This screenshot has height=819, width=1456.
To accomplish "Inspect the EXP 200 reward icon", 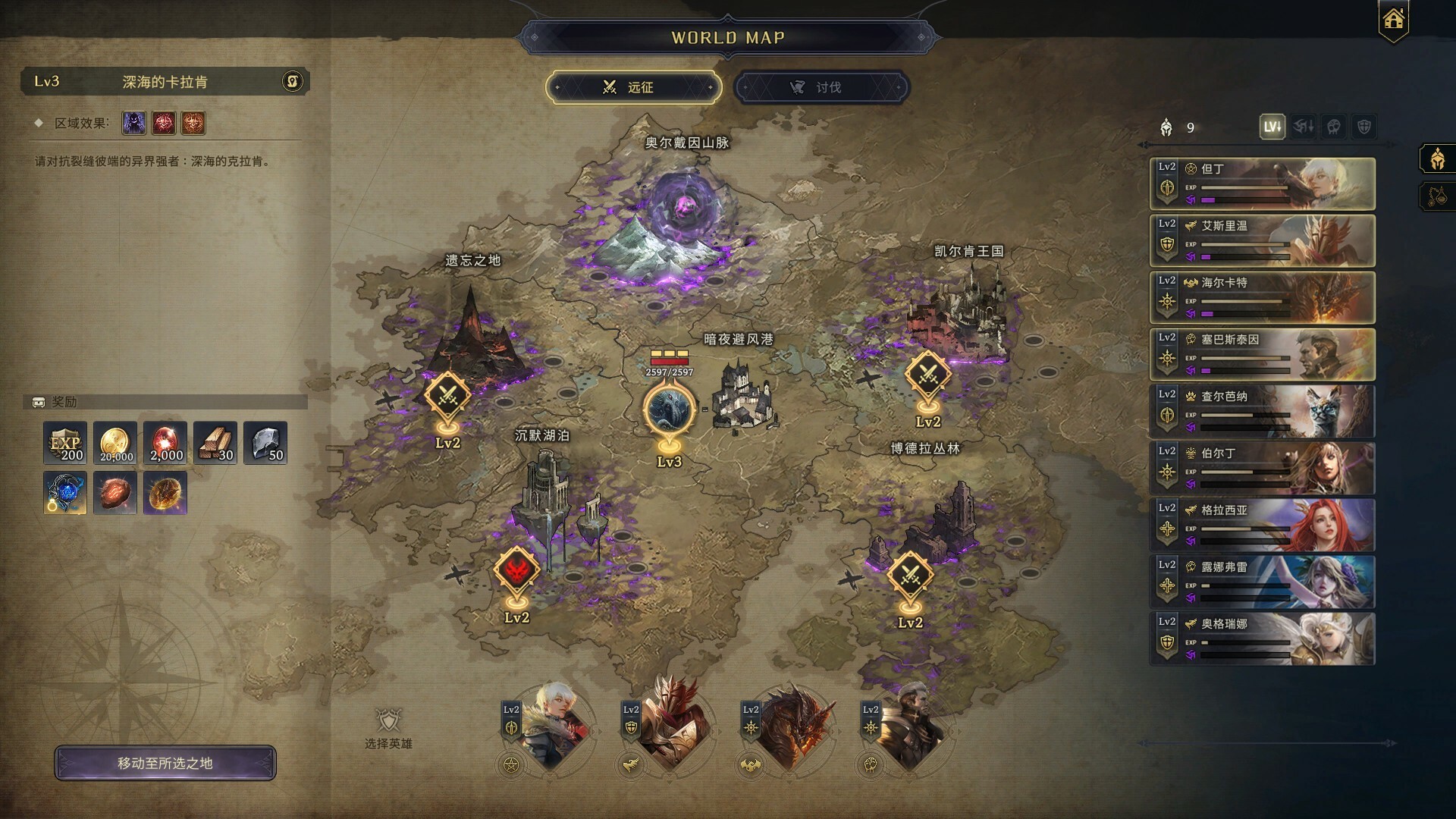I will click(65, 443).
